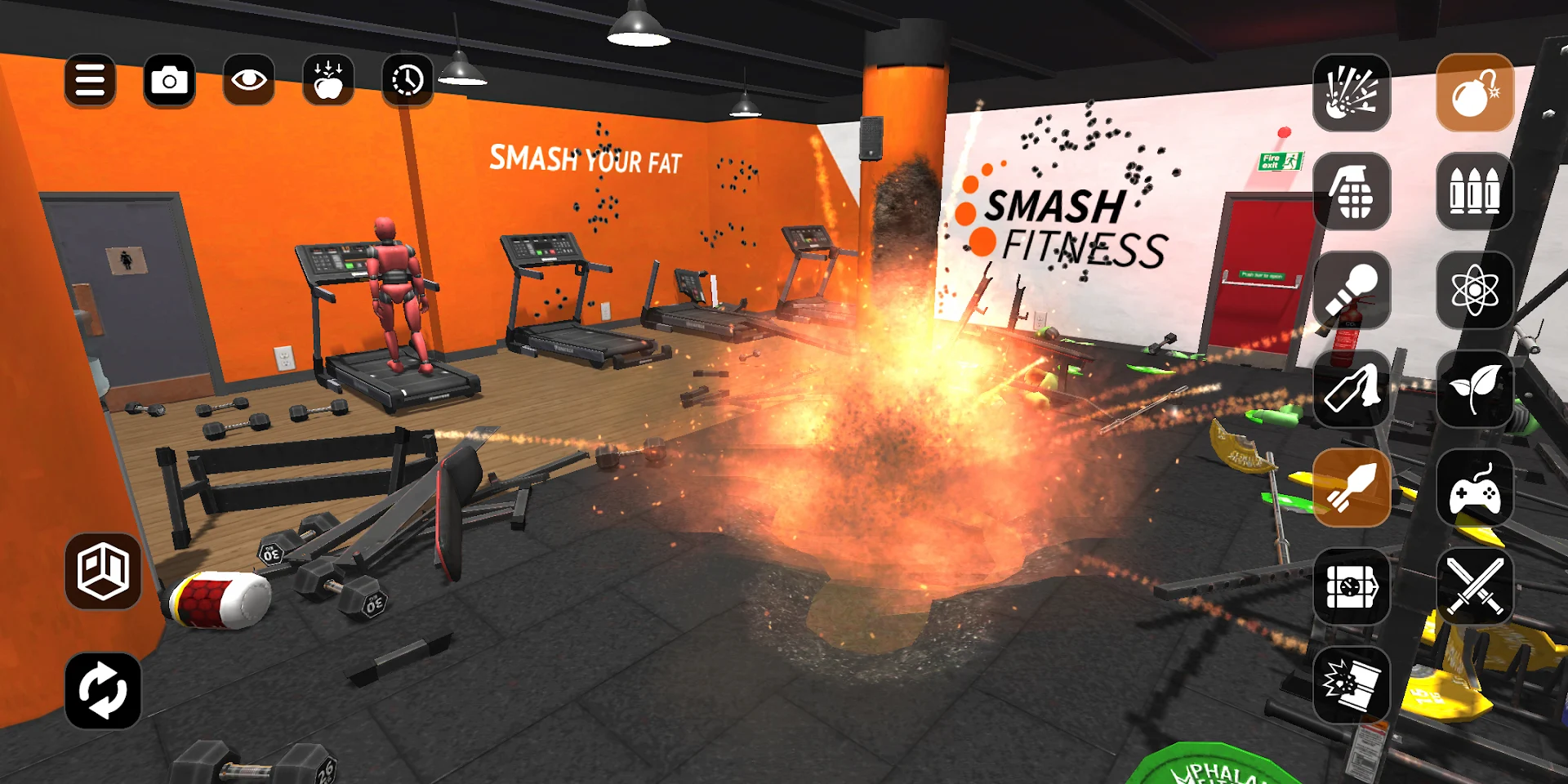Toggle slow motion with the clock icon
Screen dimensions: 1568x784
tap(406, 80)
